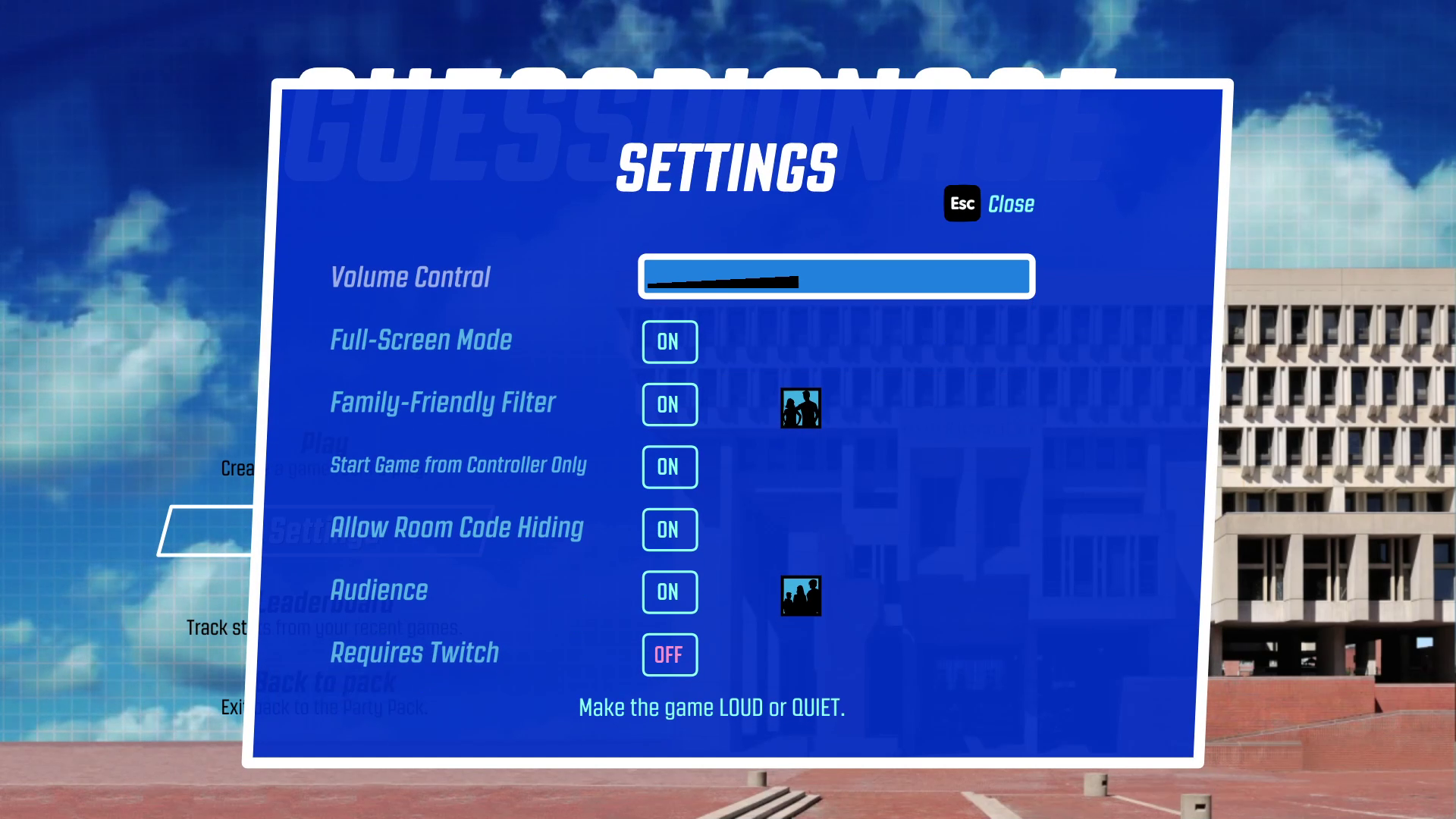This screenshot has height=819, width=1456.
Task: Select the Audience setting label
Action: (x=379, y=591)
